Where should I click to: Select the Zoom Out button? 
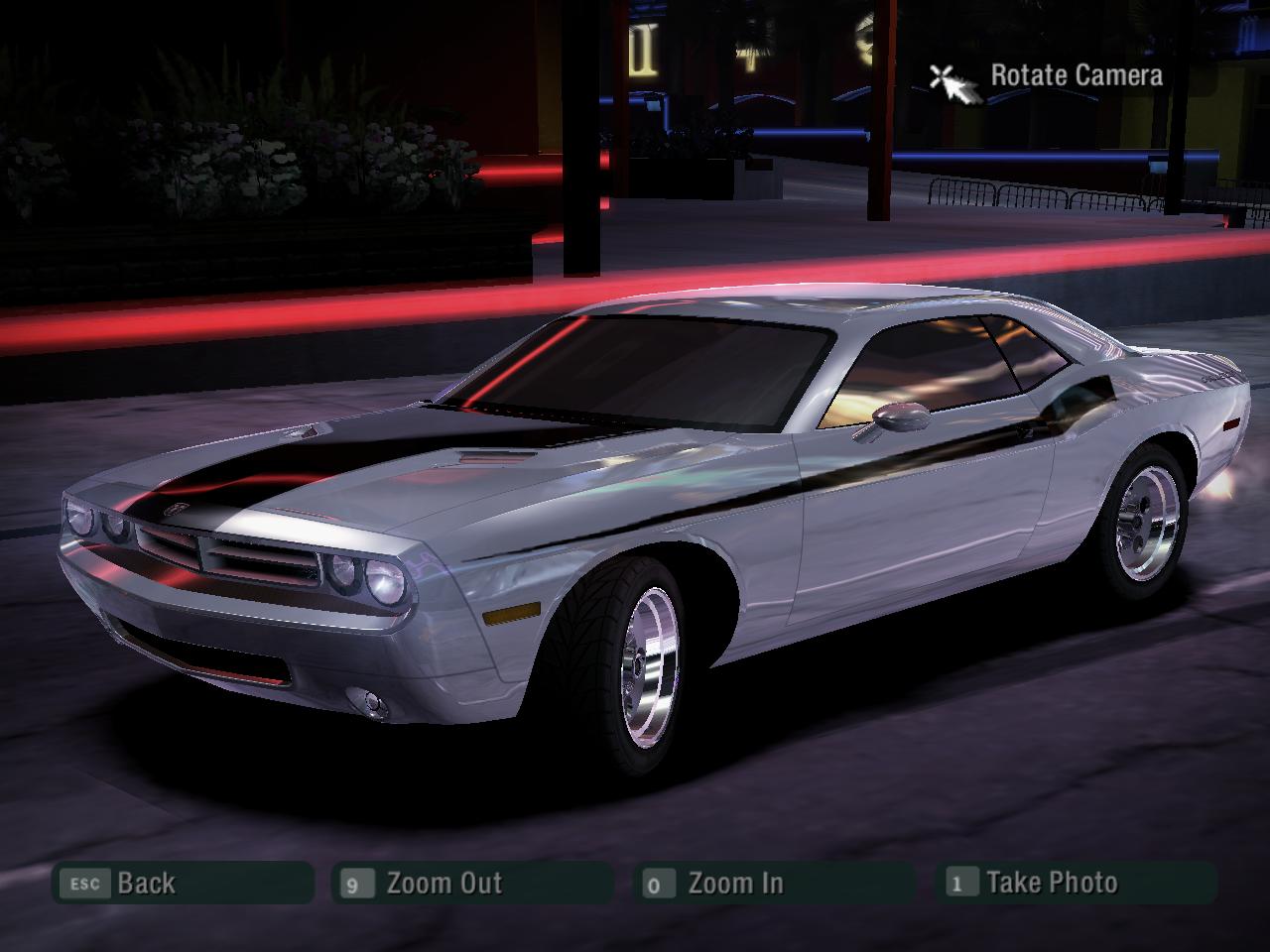click(x=471, y=883)
